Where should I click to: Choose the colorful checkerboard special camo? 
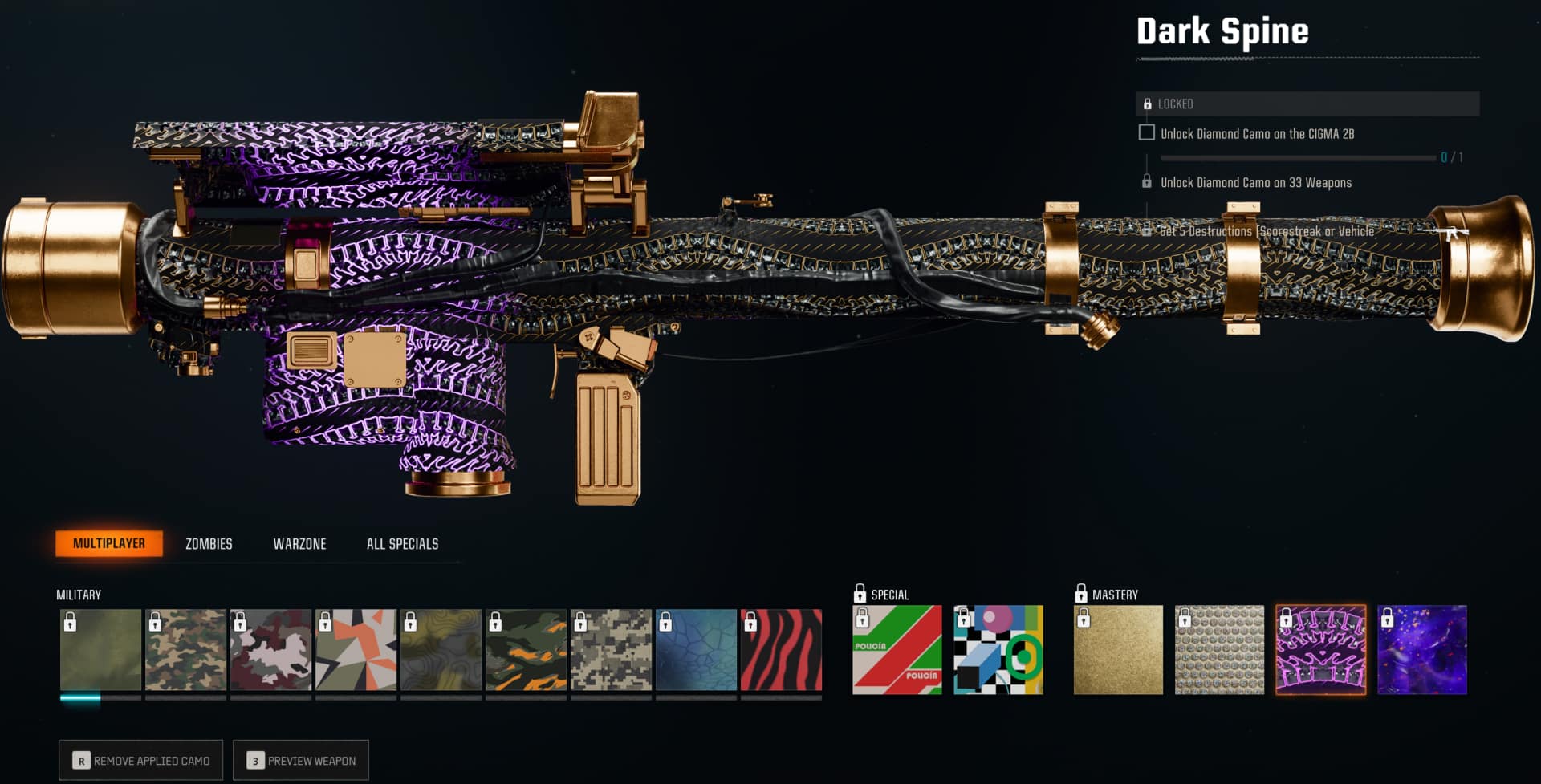point(998,650)
